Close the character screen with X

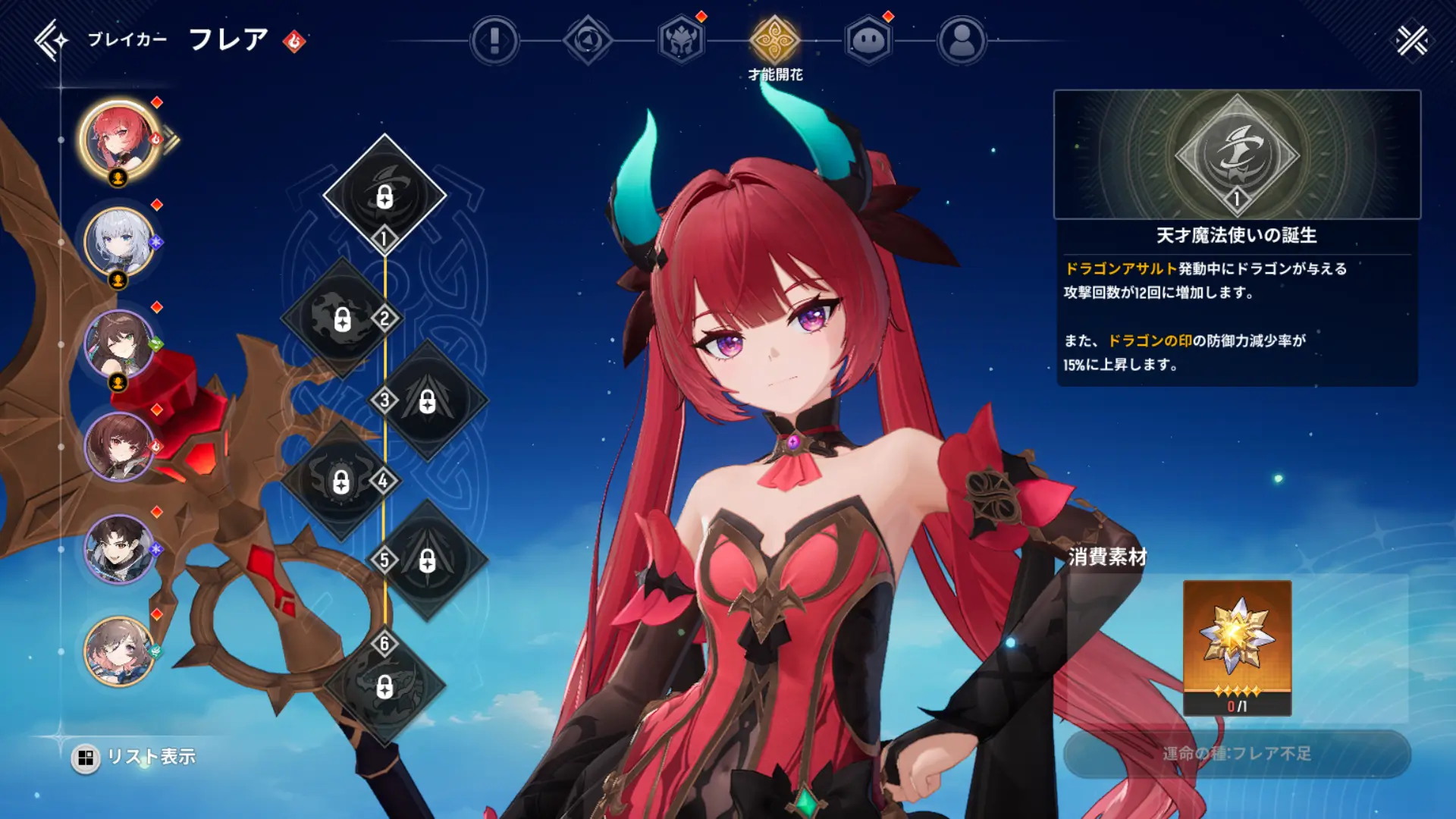click(x=1411, y=41)
